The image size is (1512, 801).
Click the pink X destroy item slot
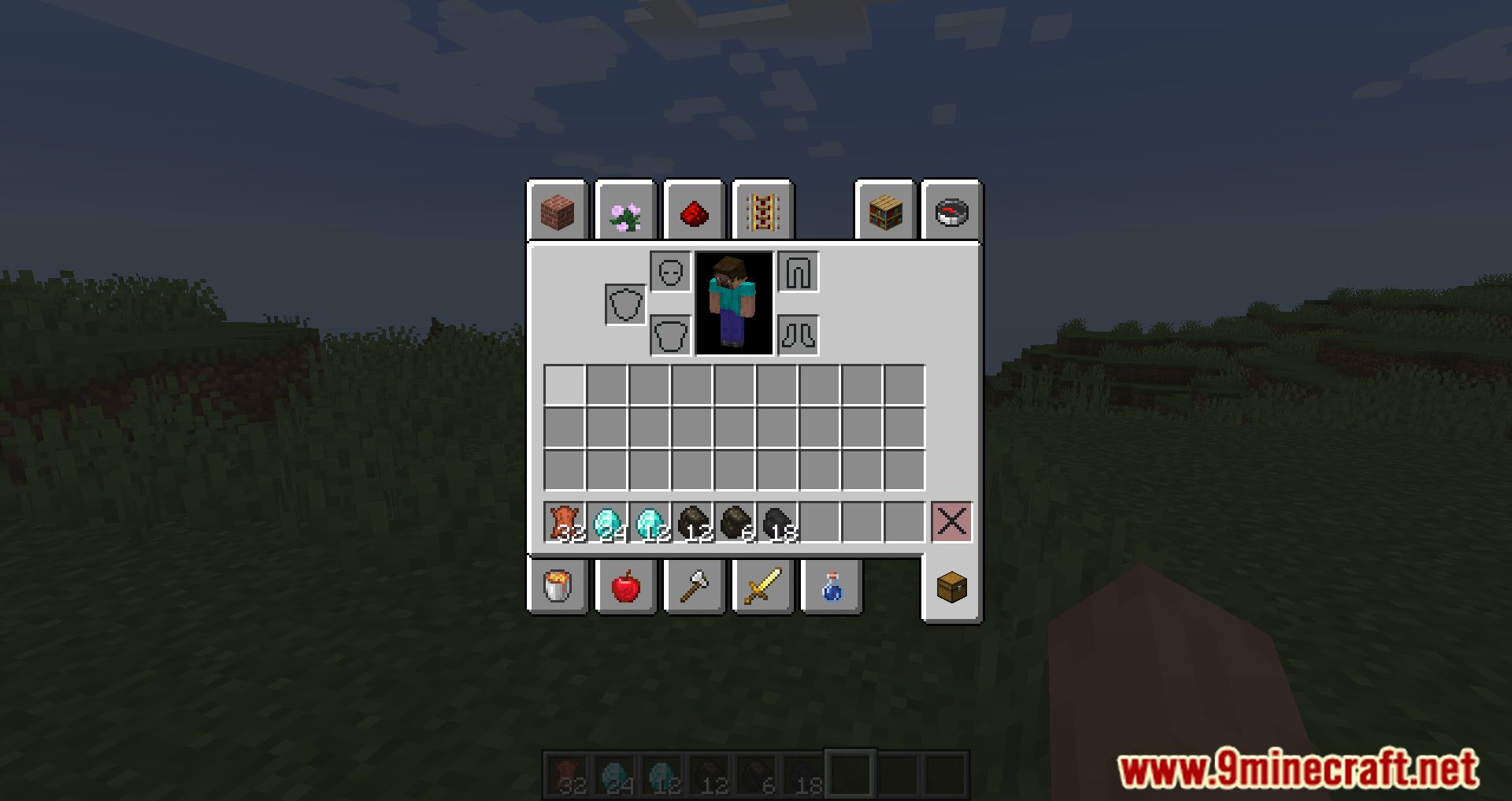coord(951,520)
